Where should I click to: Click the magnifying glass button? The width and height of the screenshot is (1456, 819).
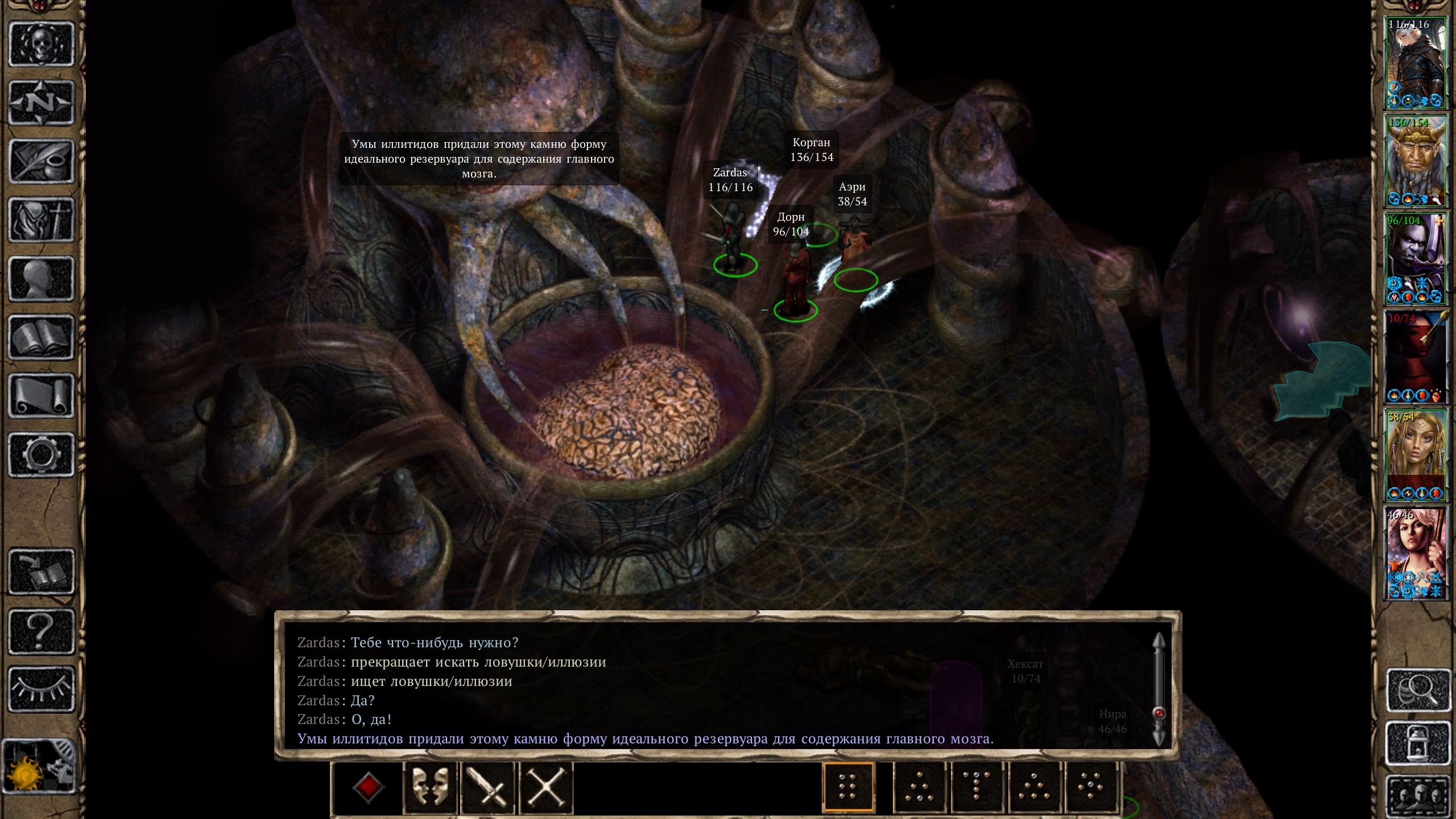coord(1418,690)
